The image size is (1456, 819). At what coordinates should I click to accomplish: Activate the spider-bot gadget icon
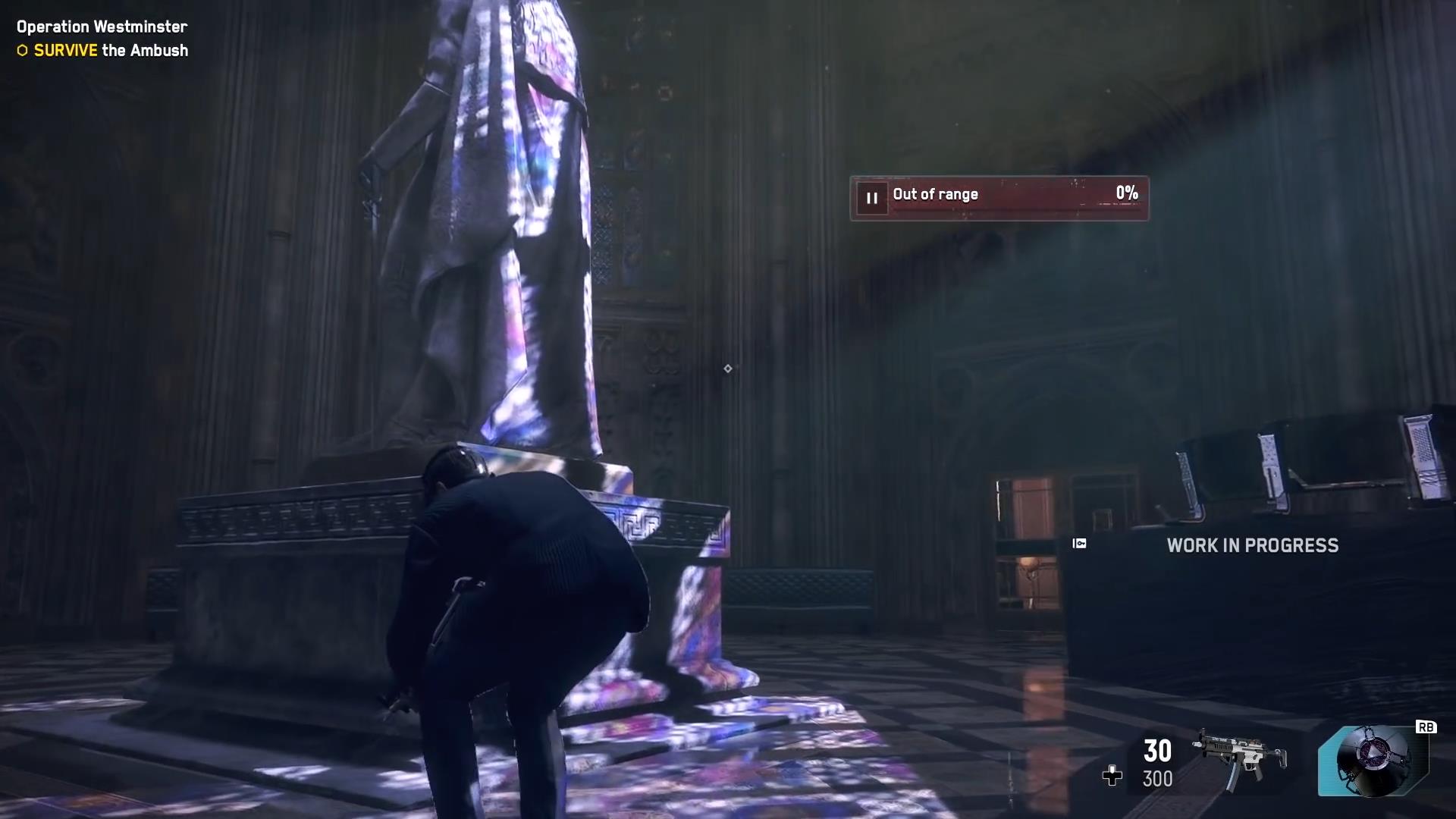click(x=1373, y=761)
